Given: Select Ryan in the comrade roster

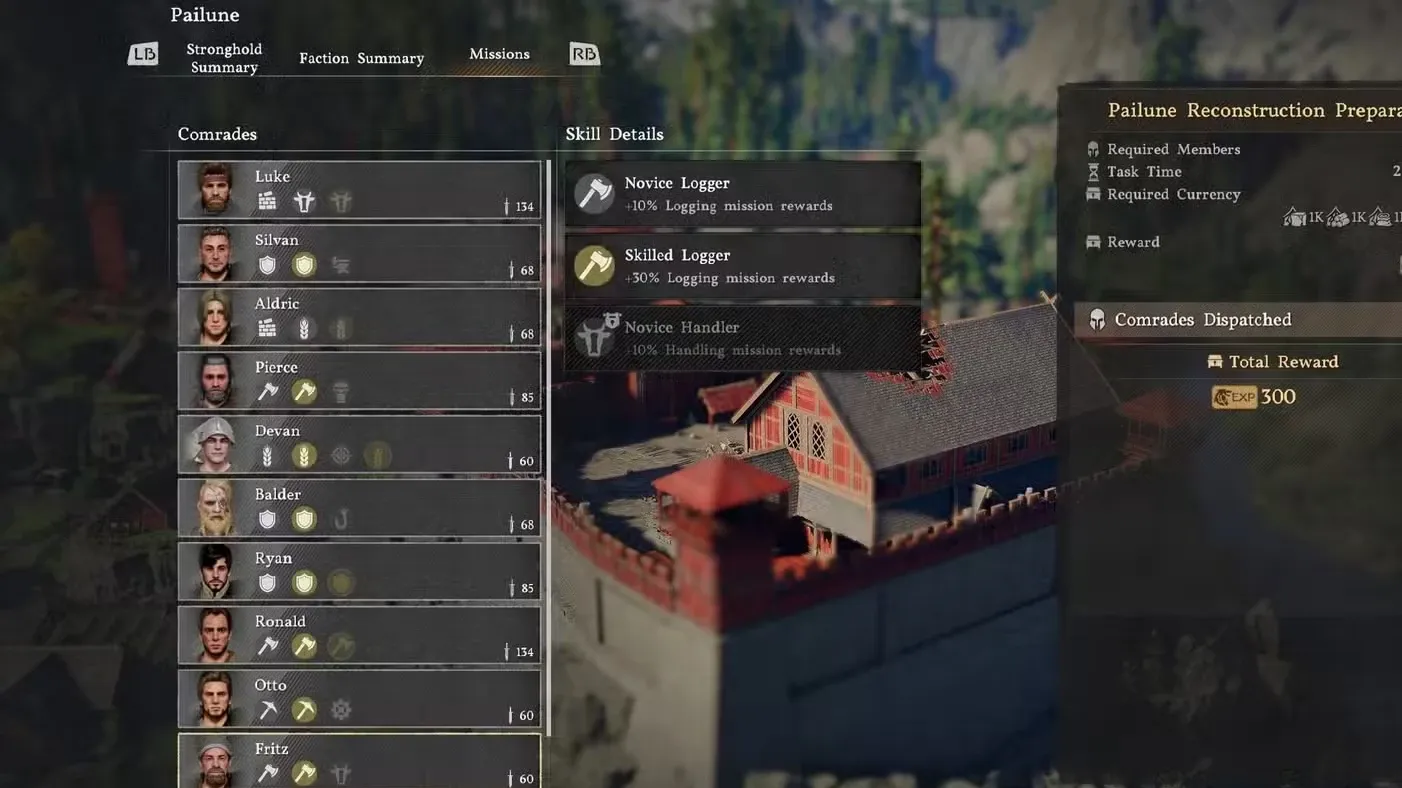Looking at the screenshot, I should point(359,571).
